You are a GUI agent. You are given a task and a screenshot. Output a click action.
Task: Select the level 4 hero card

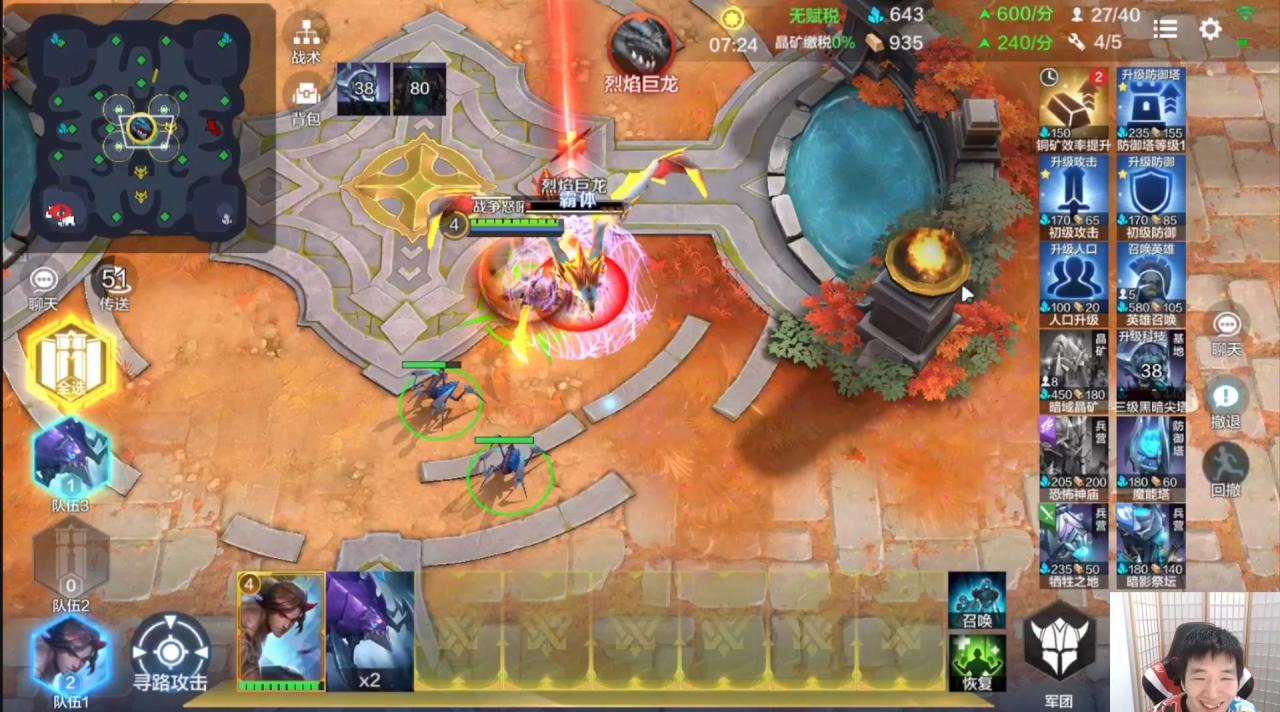coord(281,630)
